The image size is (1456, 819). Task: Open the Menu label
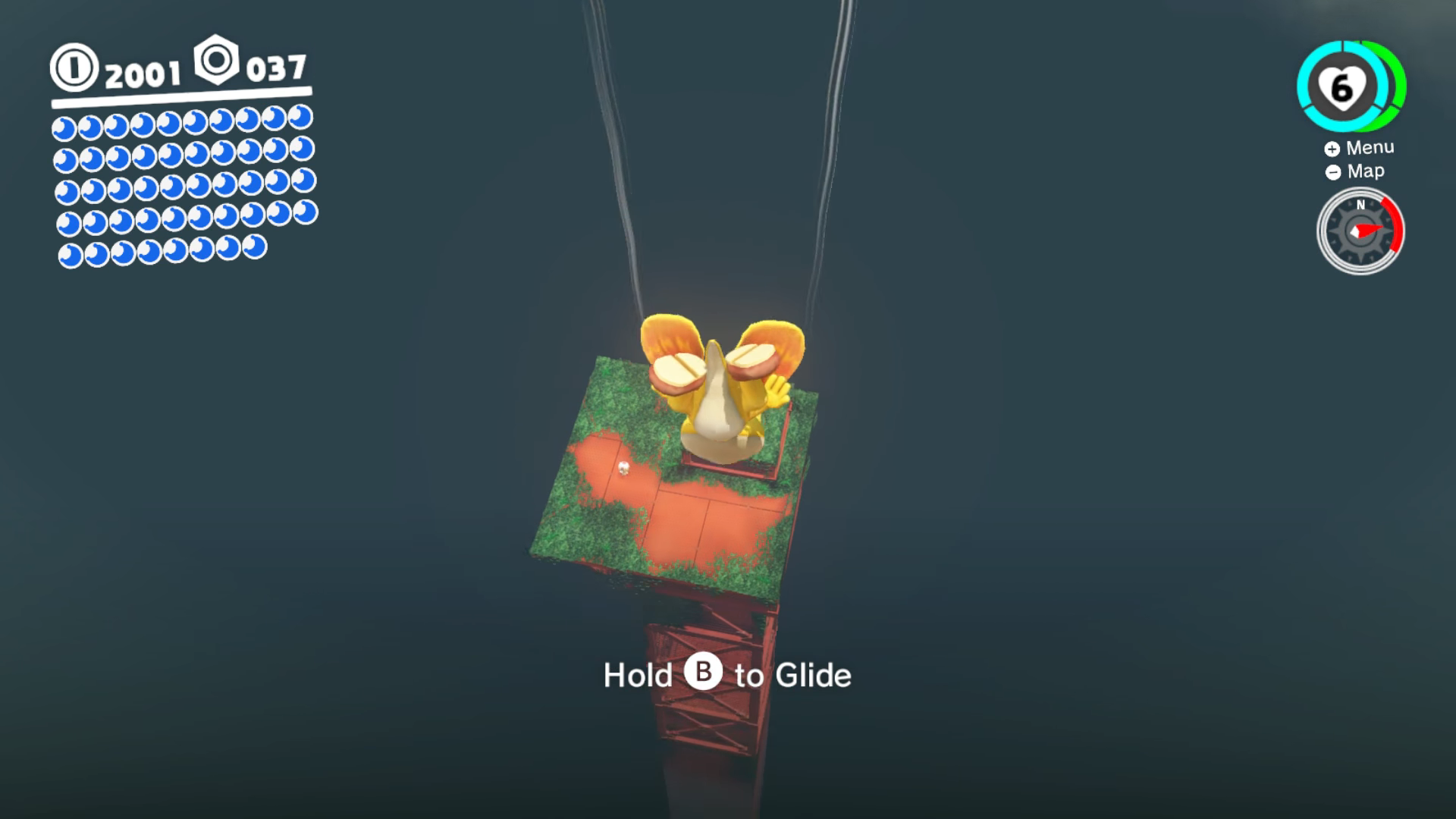tap(1370, 147)
